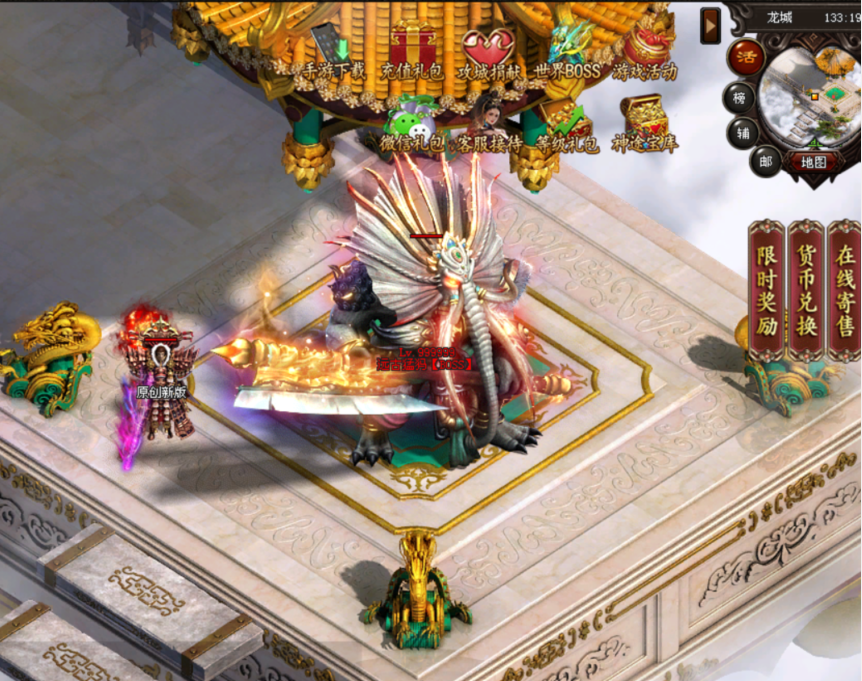Open the 榜 rankings button
Image resolution: width=862 pixels, height=681 pixels.
741,97
